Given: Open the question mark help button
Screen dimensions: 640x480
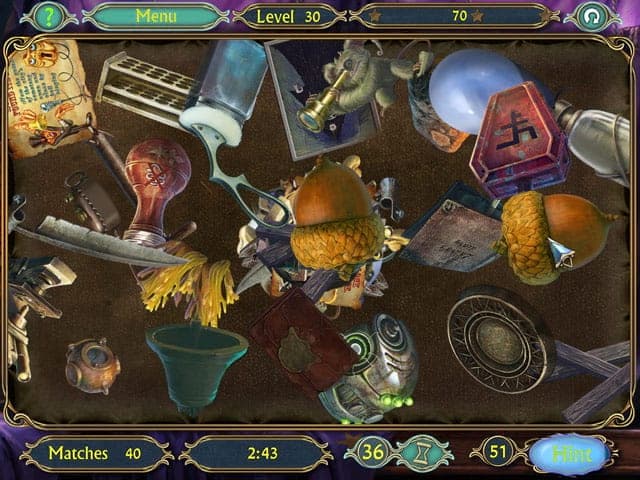Looking at the screenshot, I should [47, 16].
